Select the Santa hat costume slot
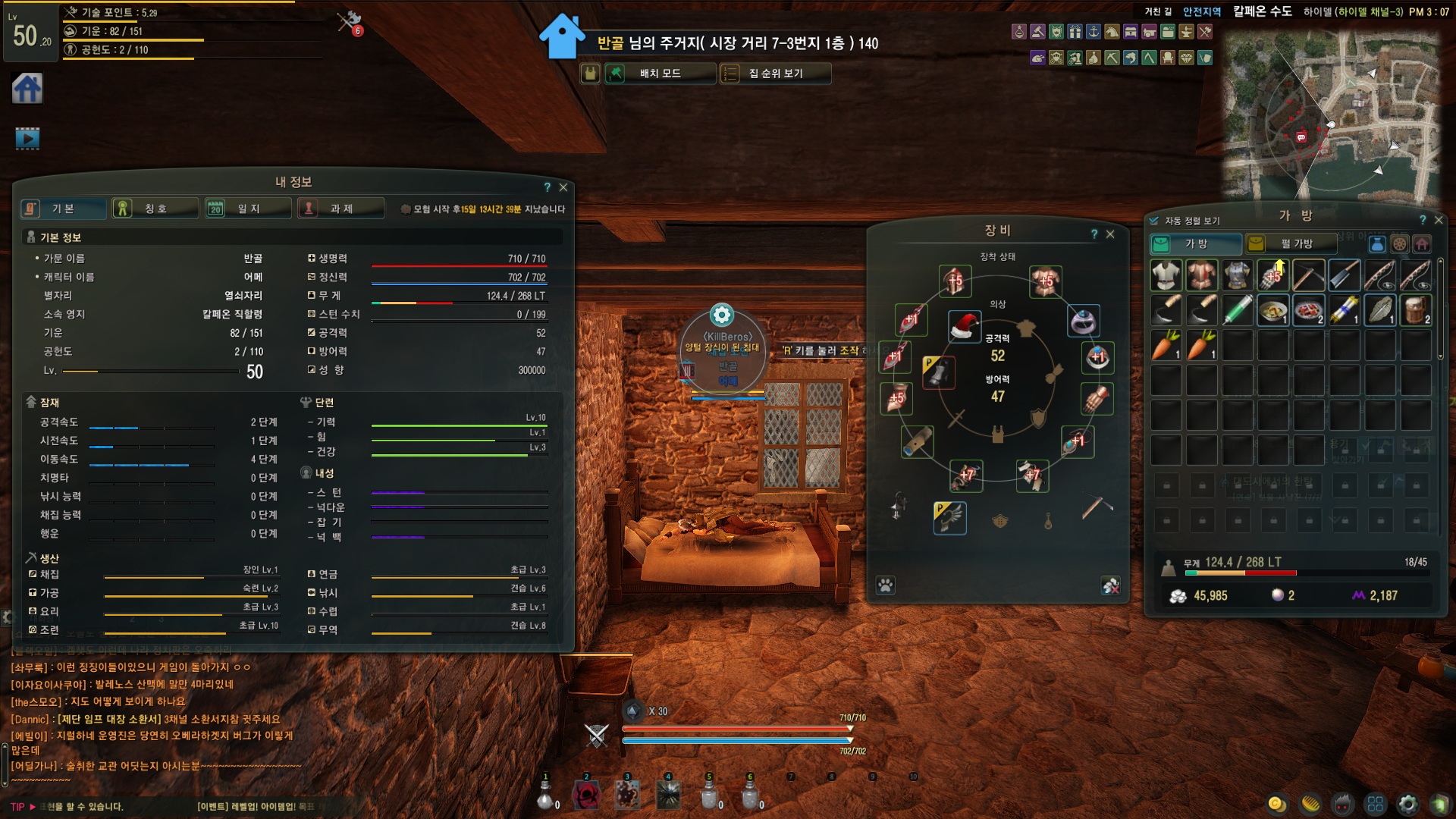Image resolution: width=1456 pixels, height=819 pixels. (965, 326)
